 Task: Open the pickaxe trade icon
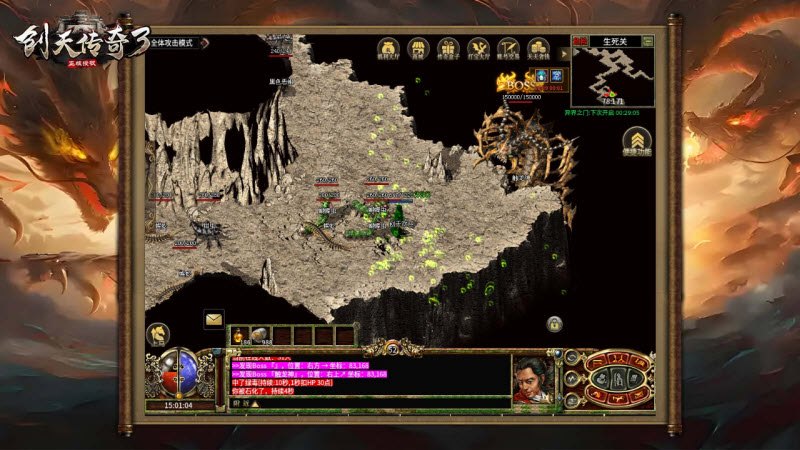tap(508, 48)
